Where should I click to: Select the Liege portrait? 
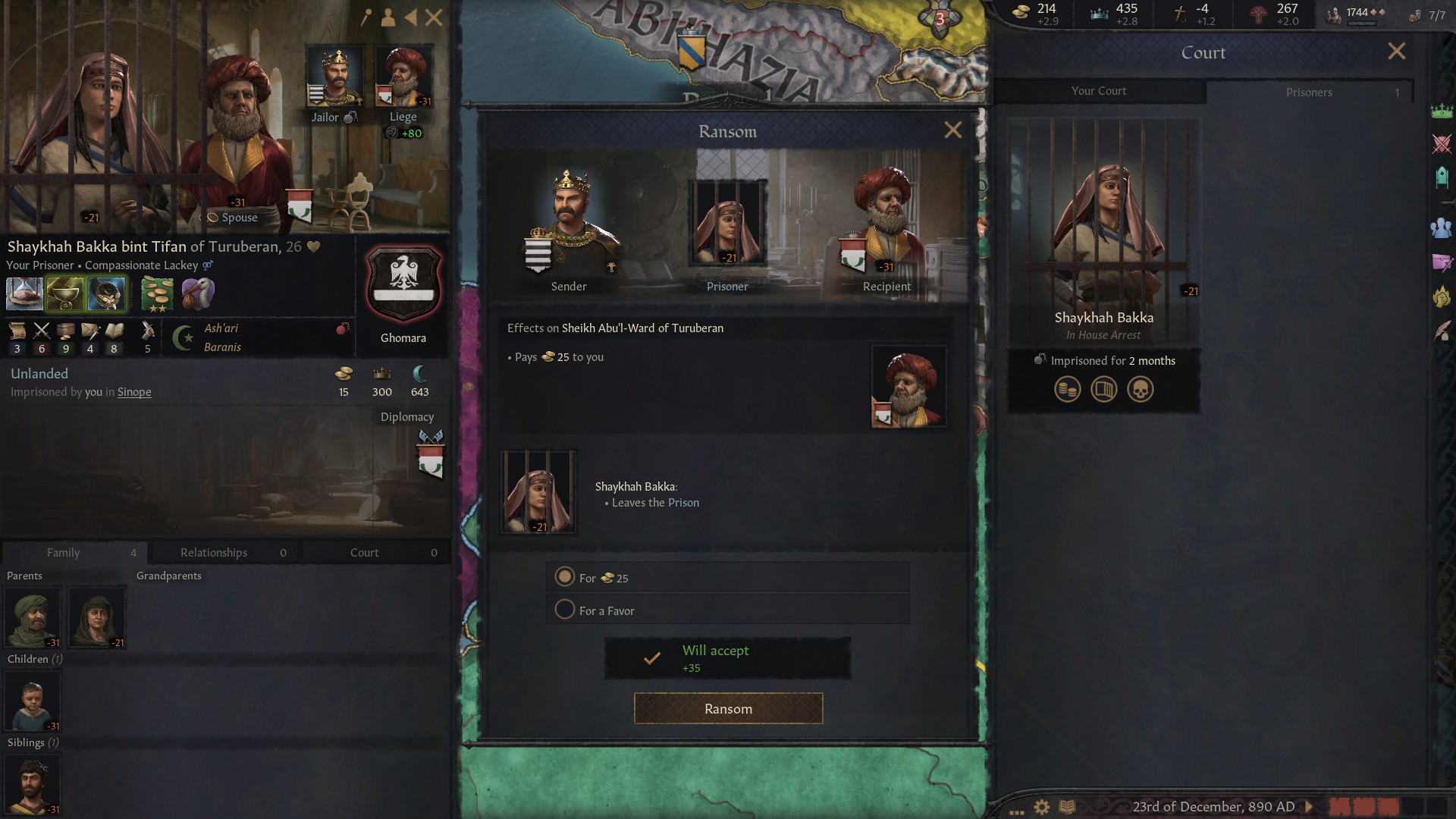pyautogui.click(x=403, y=76)
